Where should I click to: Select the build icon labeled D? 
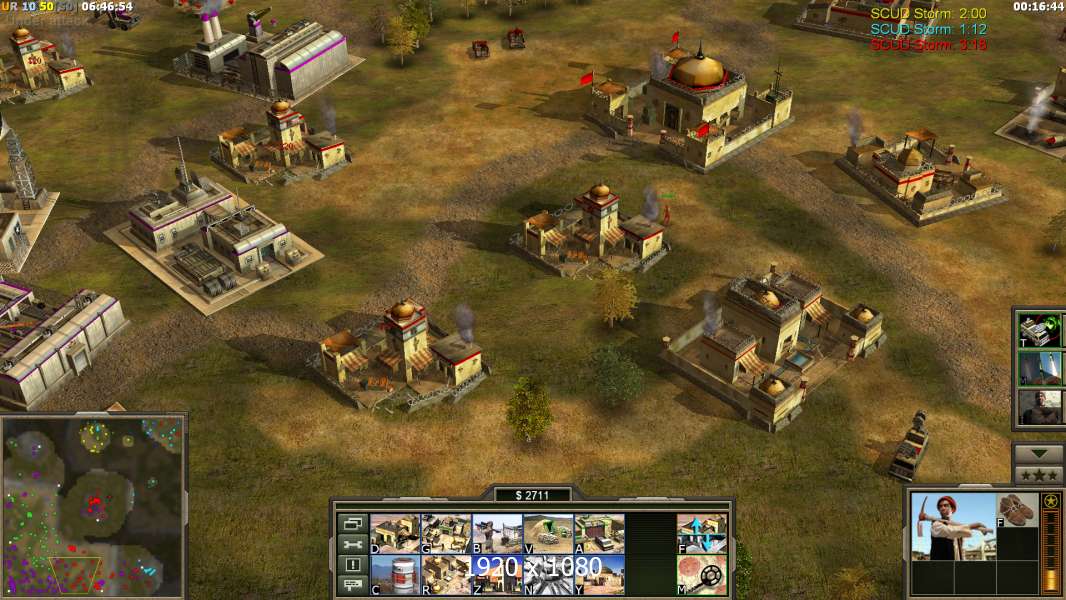point(395,534)
